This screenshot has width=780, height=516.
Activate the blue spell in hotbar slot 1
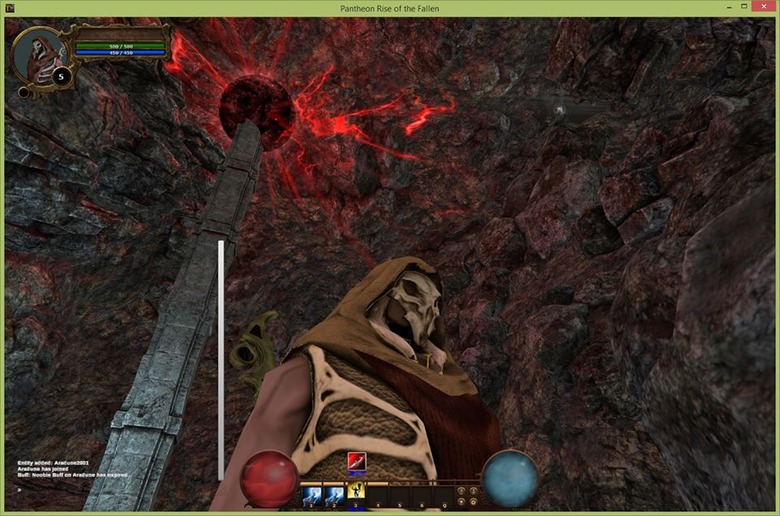[312, 494]
